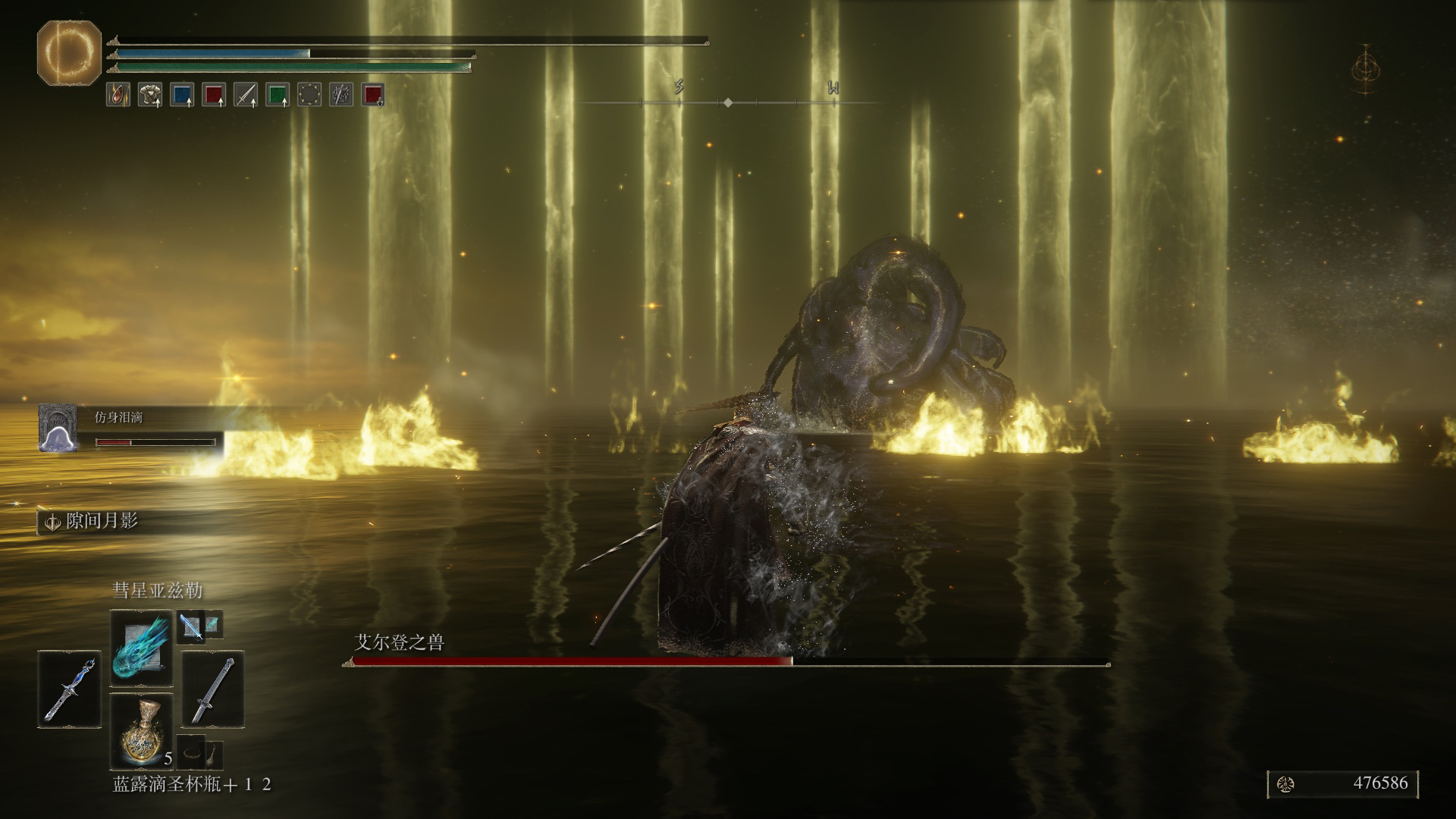The image size is (1456, 819).
Task: Click the armor buff status icon
Action: point(149,95)
